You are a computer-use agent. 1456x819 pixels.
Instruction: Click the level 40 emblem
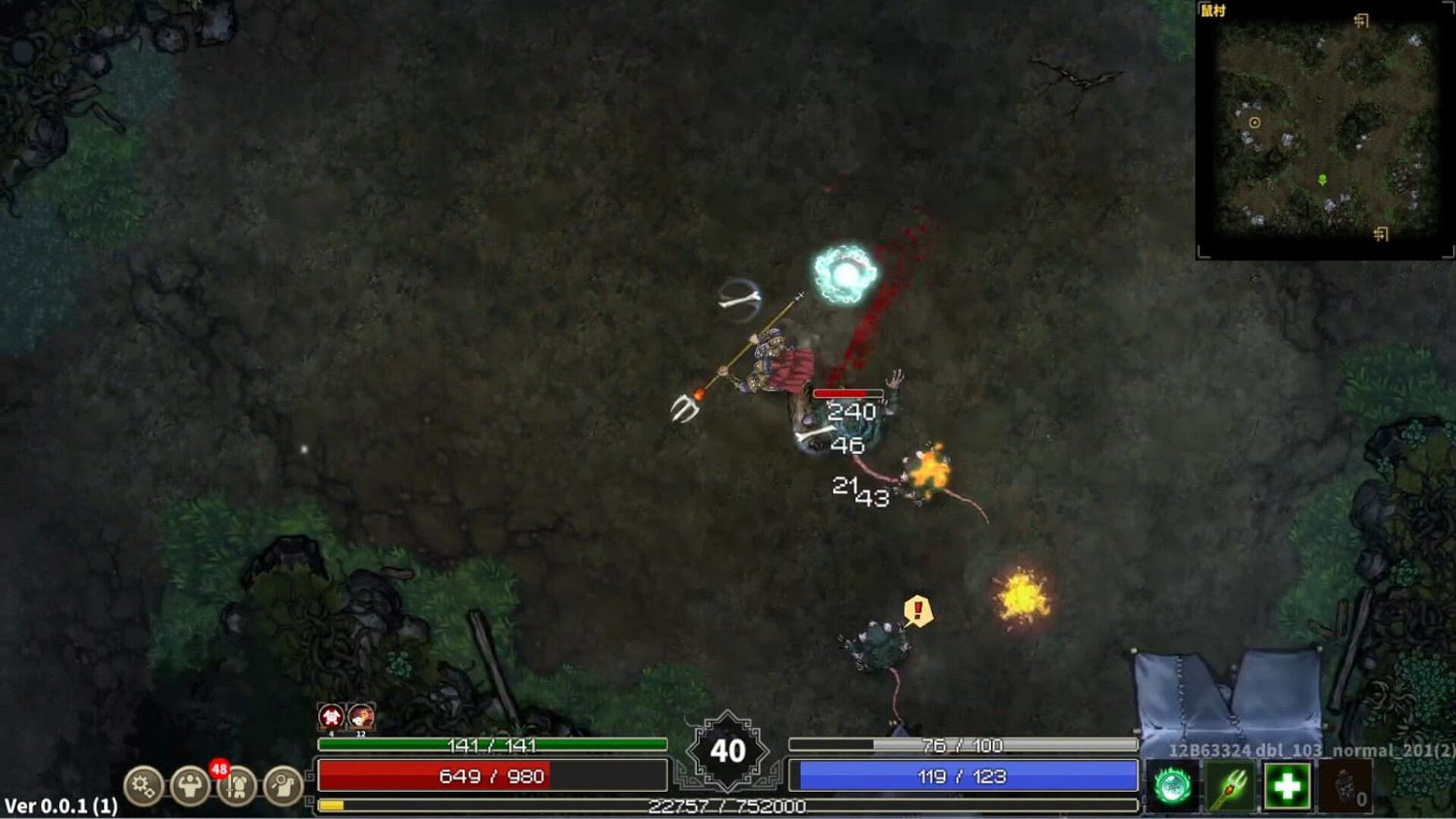click(726, 750)
